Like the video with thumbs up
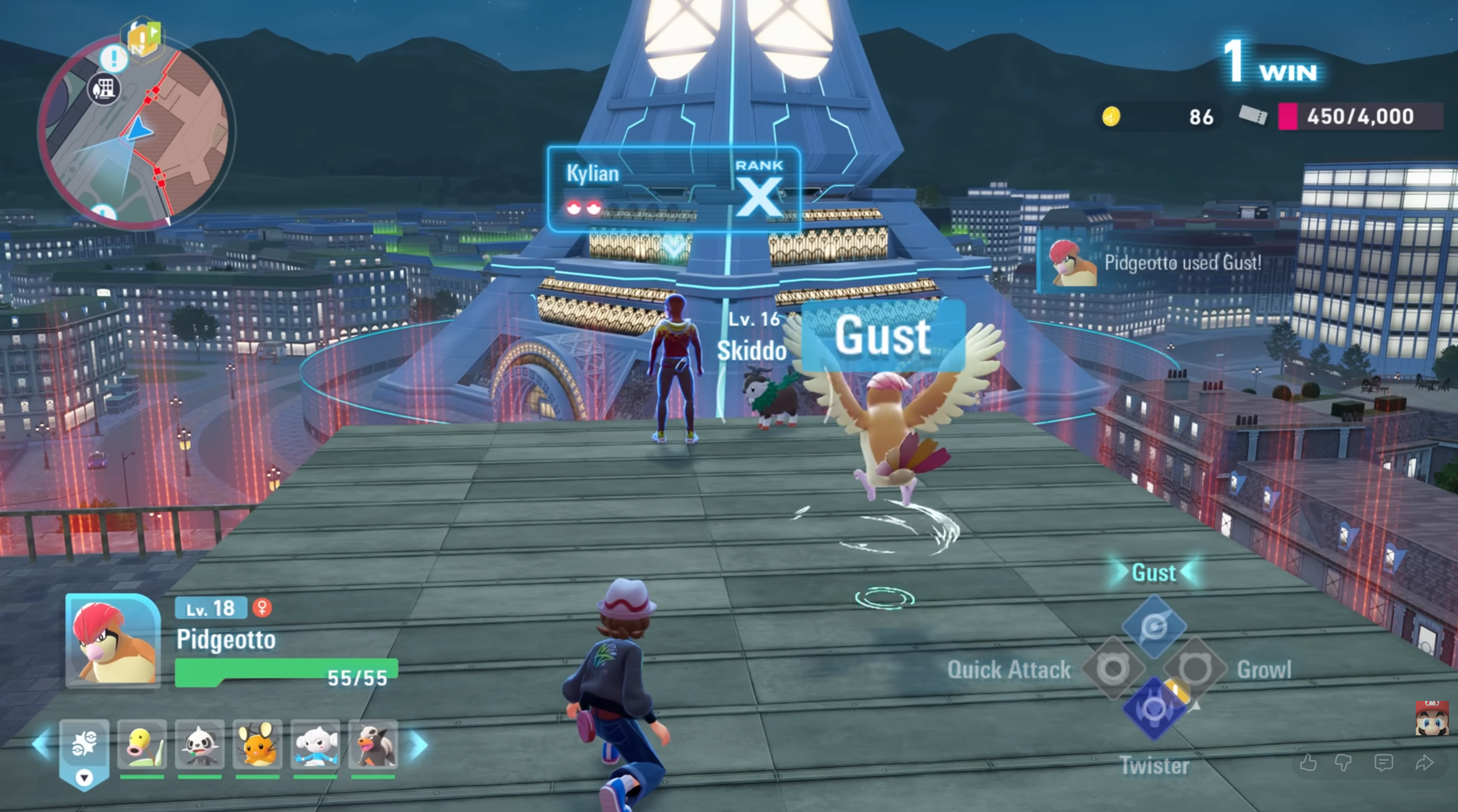 (x=1308, y=762)
